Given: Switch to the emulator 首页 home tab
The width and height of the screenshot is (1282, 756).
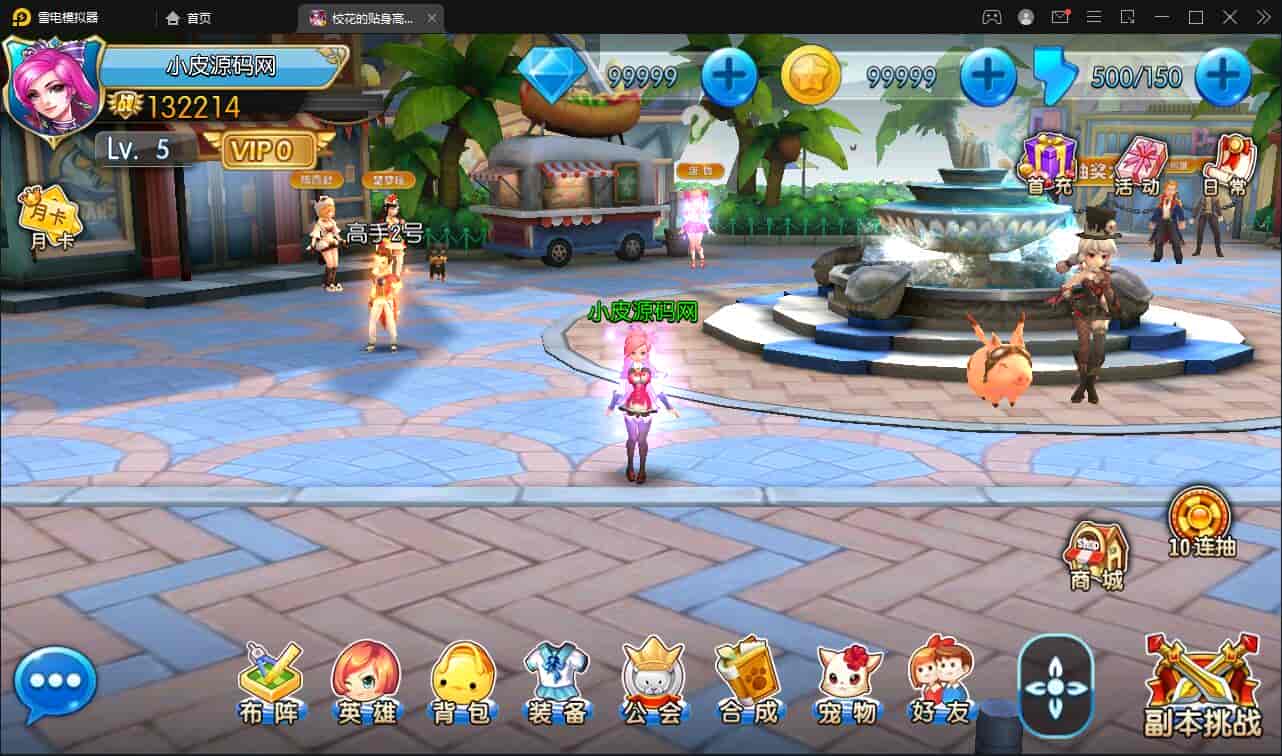Looking at the screenshot, I should [x=189, y=18].
